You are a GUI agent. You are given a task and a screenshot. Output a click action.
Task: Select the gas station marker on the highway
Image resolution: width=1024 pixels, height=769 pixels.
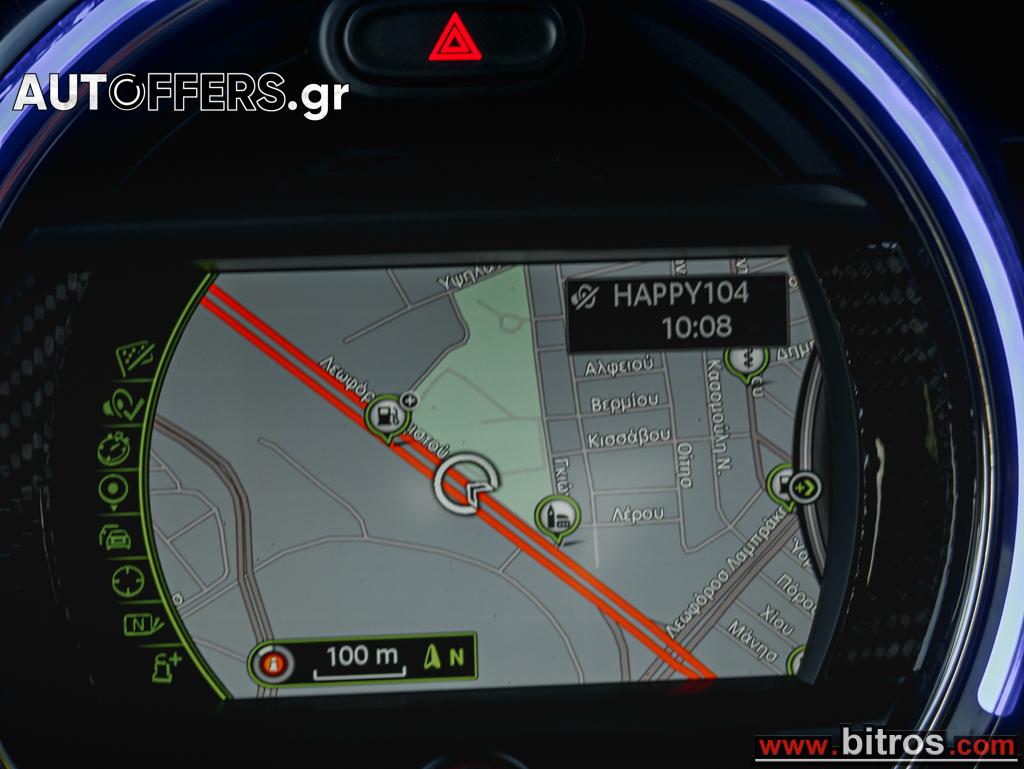384,419
